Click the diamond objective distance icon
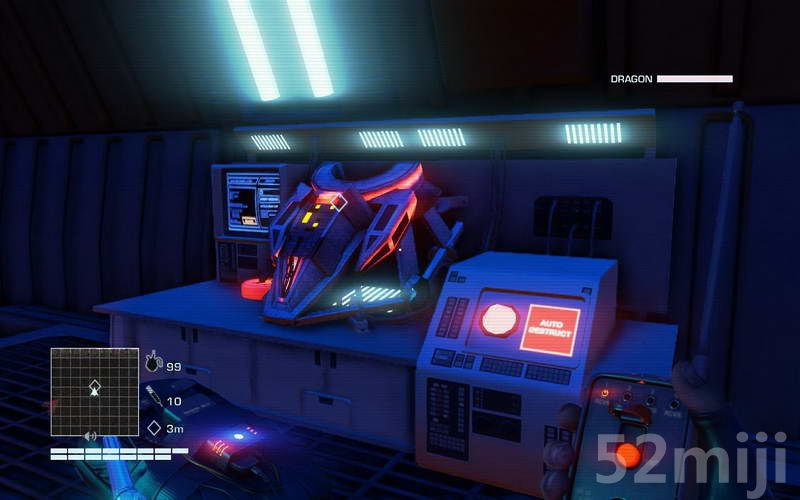This screenshot has width=800, height=500. (154, 428)
